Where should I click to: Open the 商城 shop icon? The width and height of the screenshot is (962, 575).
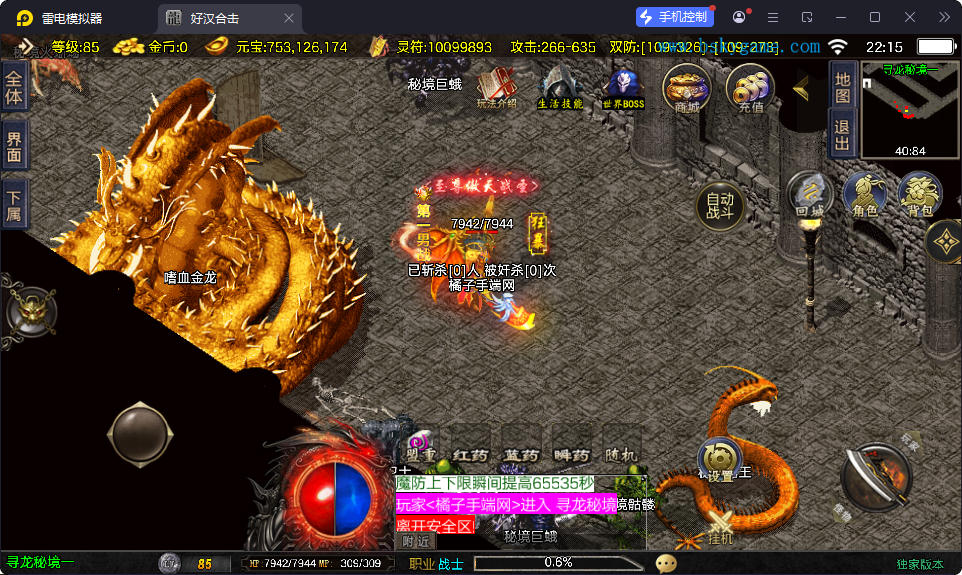pos(687,88)
